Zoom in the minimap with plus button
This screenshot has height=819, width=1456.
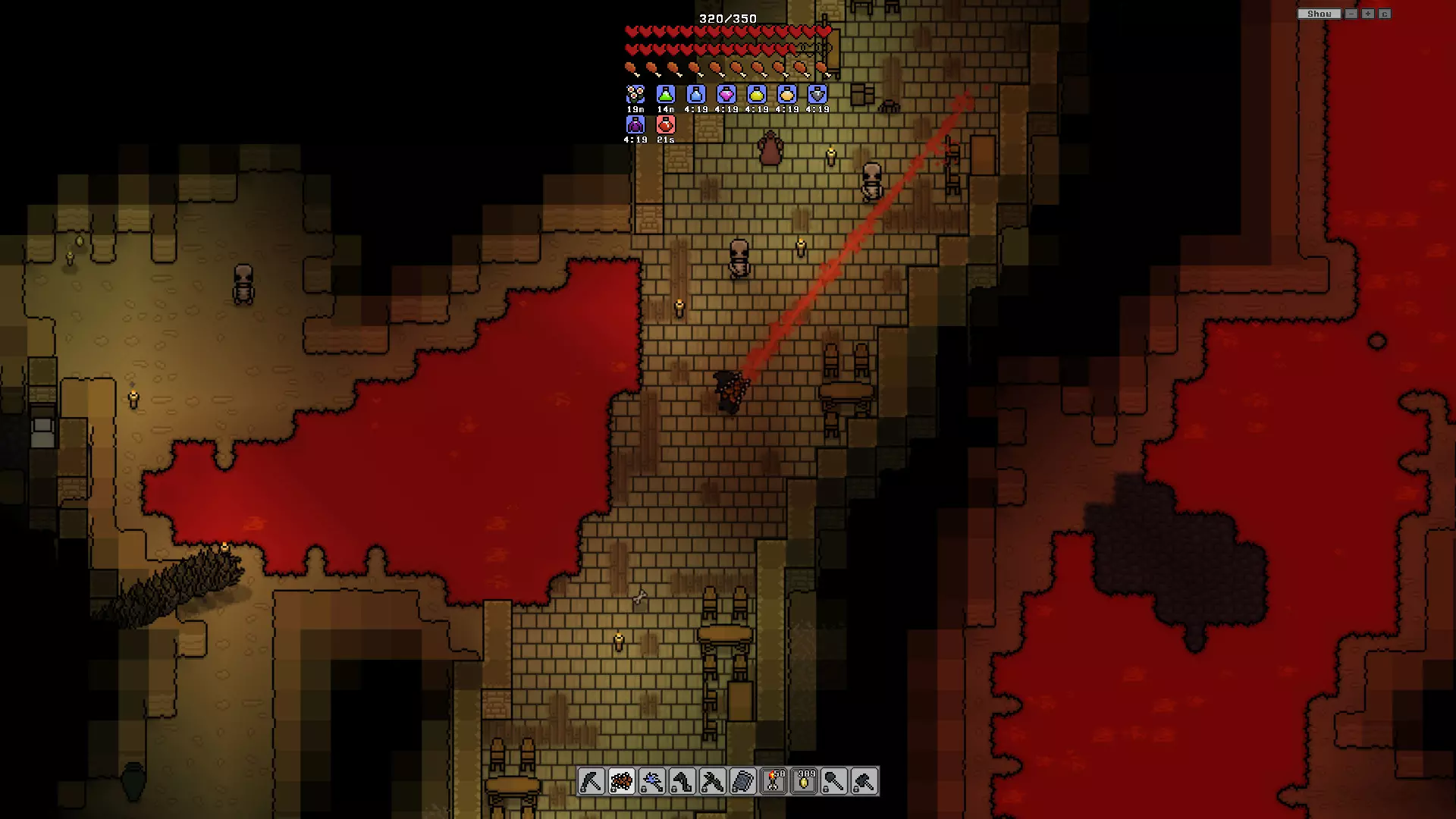pos(1368,14)
